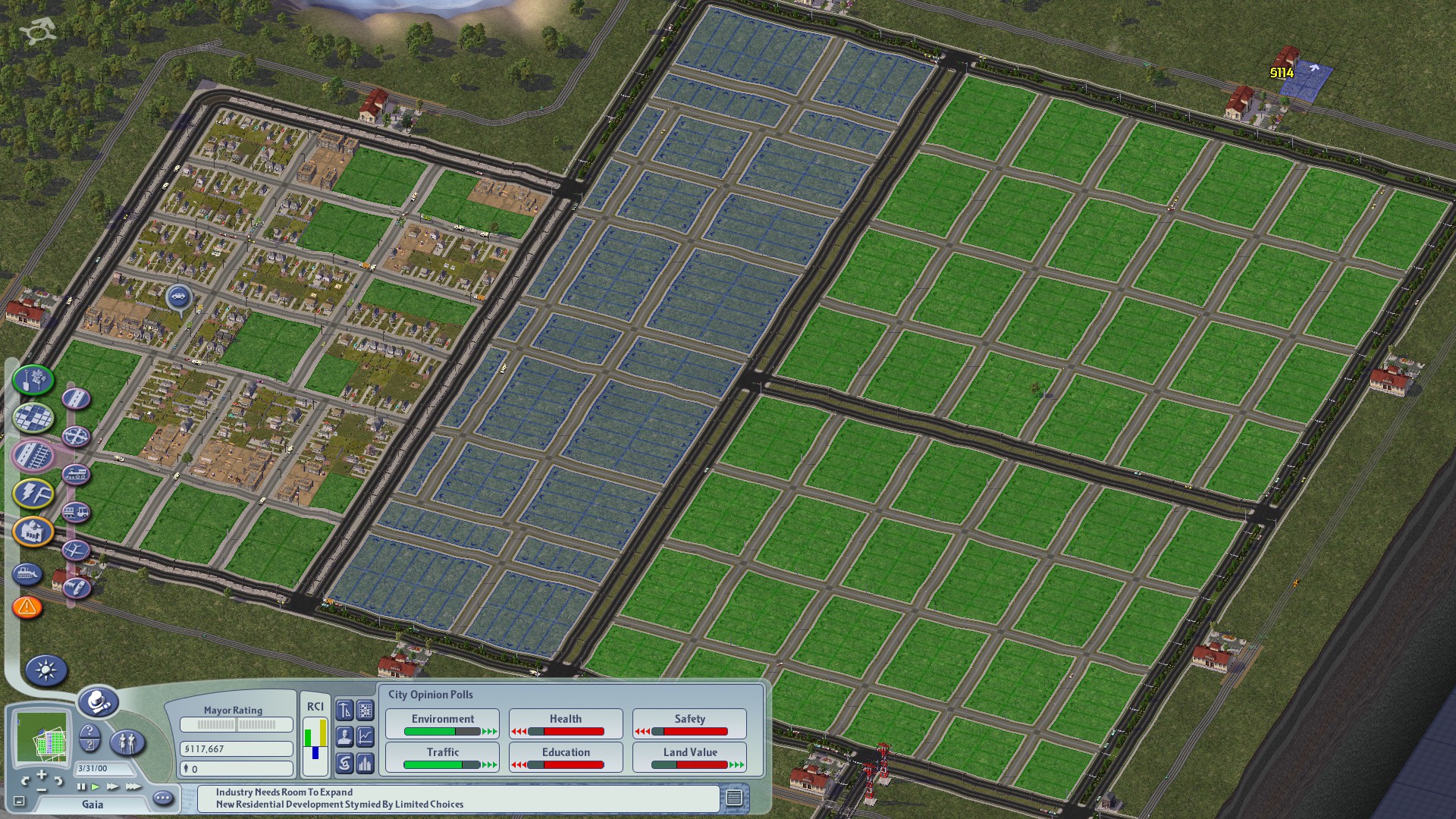Click the Education opinion poll button
The height and width of the screenshot is (819, 1456).
click(565, 756)
